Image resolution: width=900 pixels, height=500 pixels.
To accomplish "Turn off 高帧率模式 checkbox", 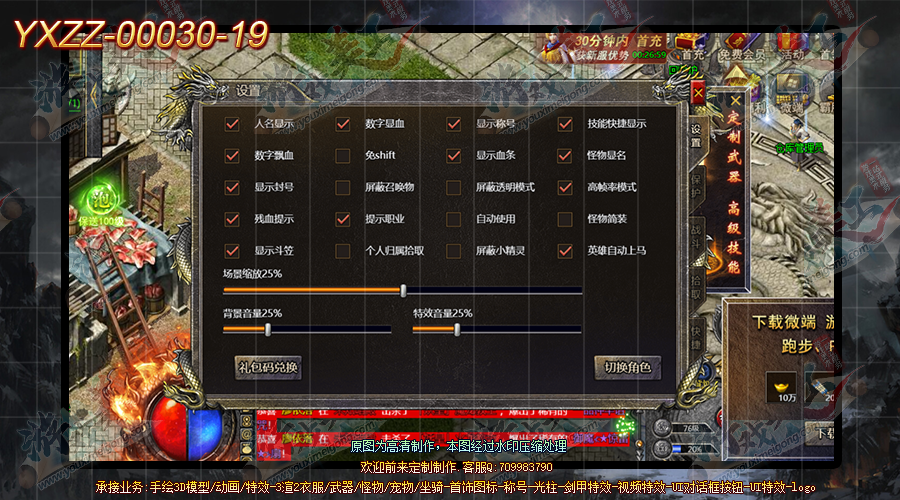I will [565, 187].
